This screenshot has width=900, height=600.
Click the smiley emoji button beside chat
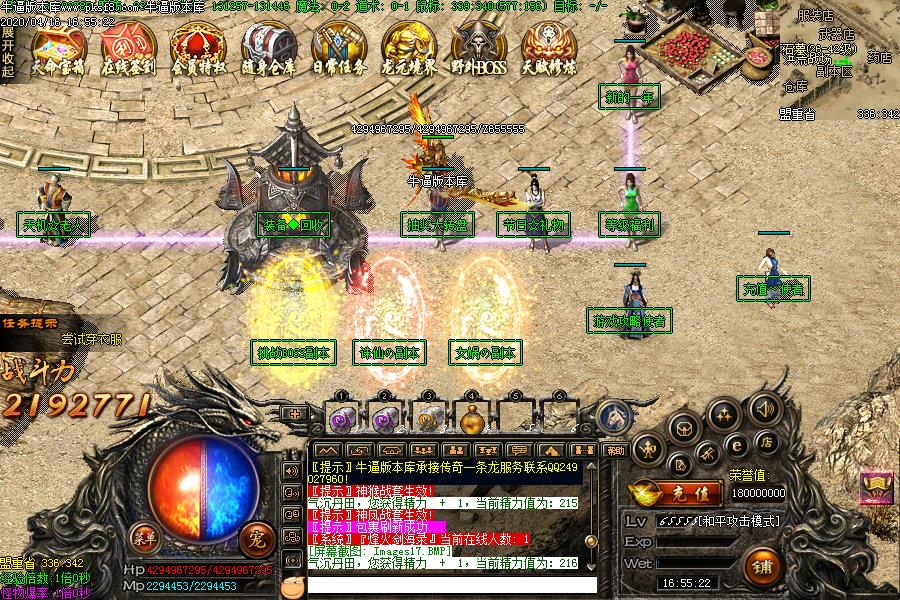pos(292,585)
